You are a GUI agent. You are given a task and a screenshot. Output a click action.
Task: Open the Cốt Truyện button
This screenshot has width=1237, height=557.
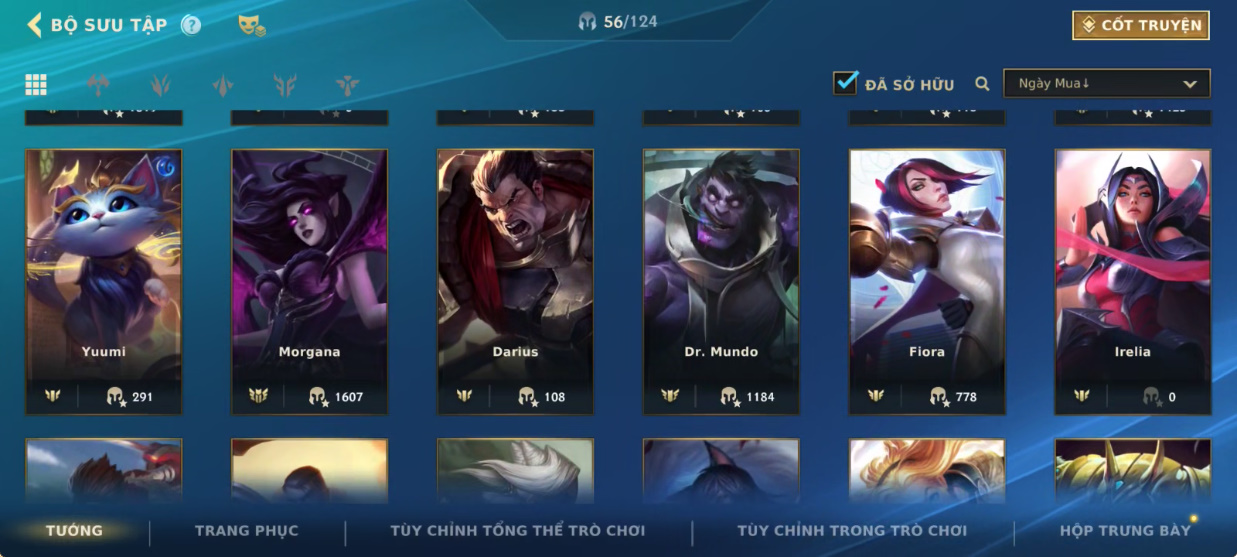pos(1140,25)
